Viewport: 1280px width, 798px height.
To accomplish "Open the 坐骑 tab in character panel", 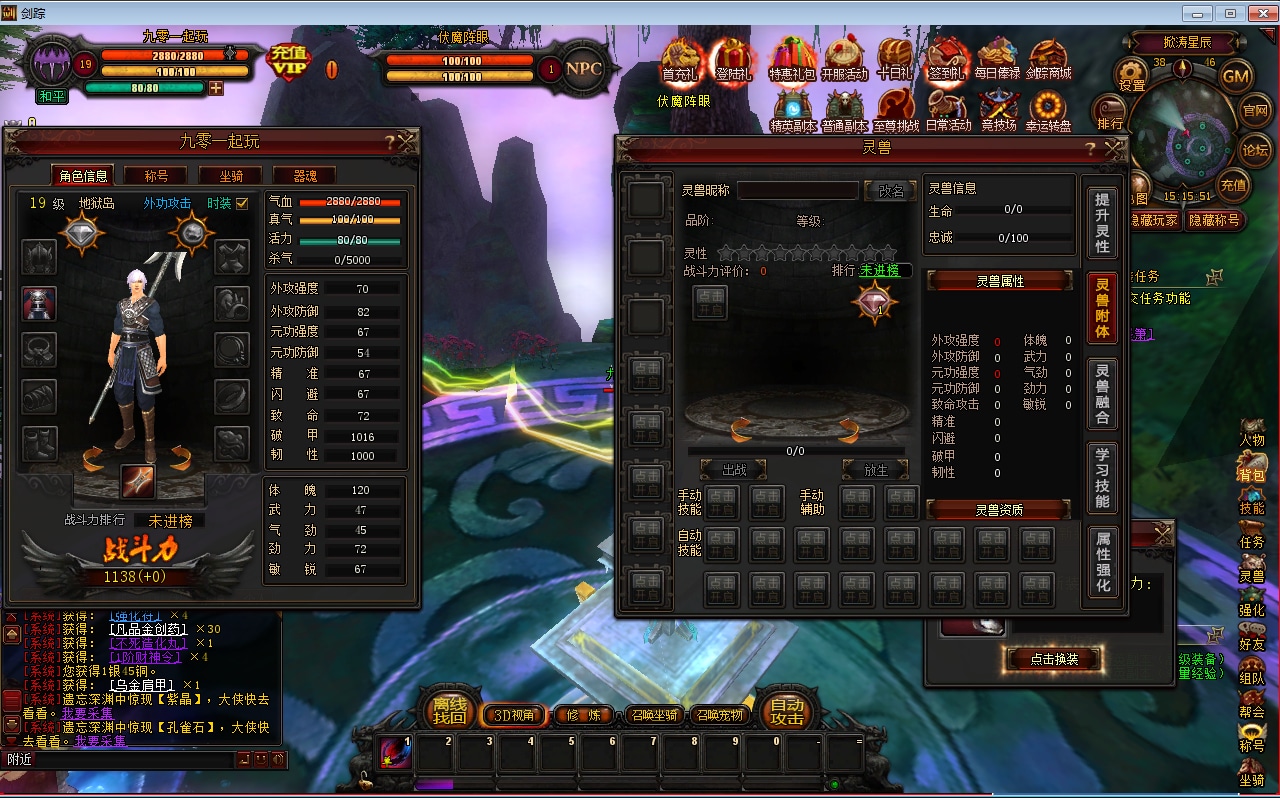I will 231,176.
